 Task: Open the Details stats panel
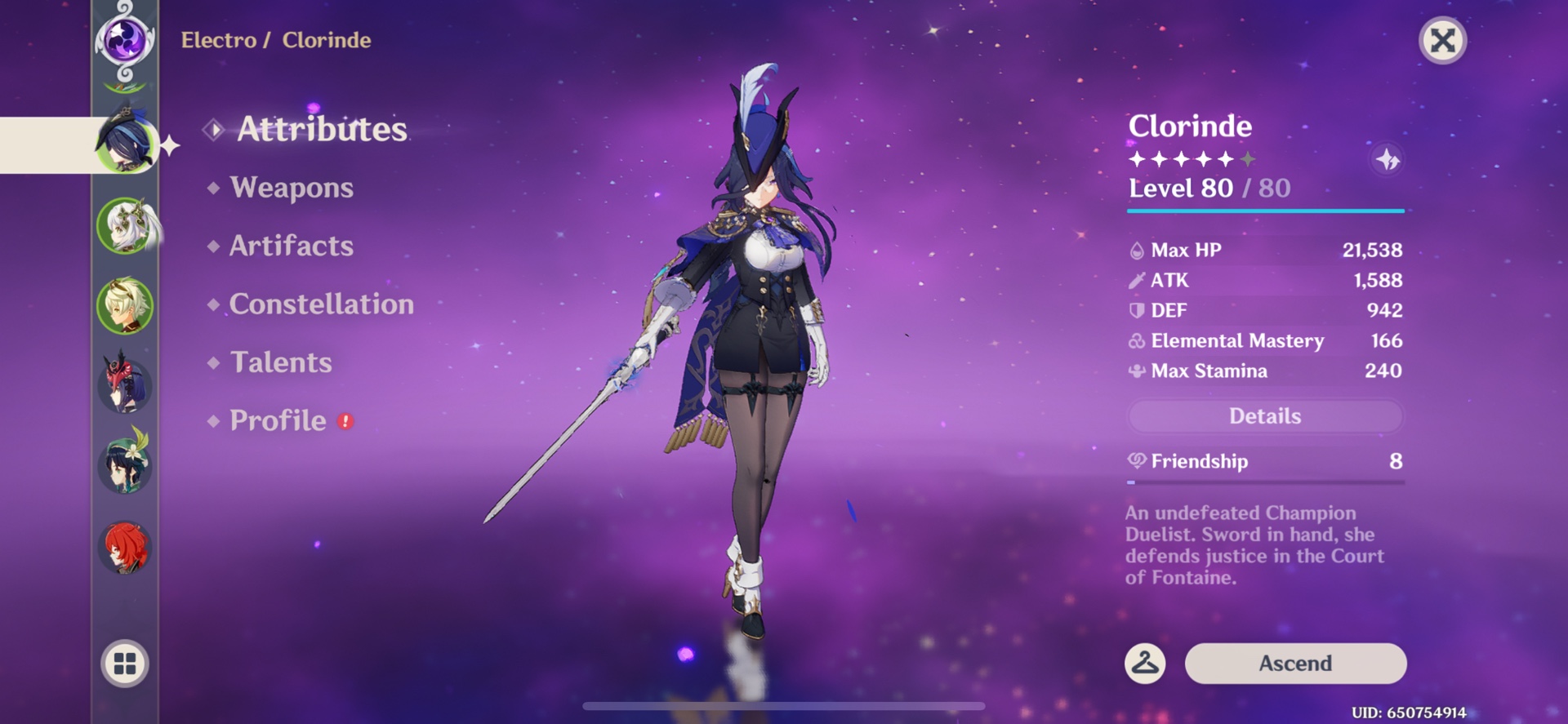pos(1264,415)
